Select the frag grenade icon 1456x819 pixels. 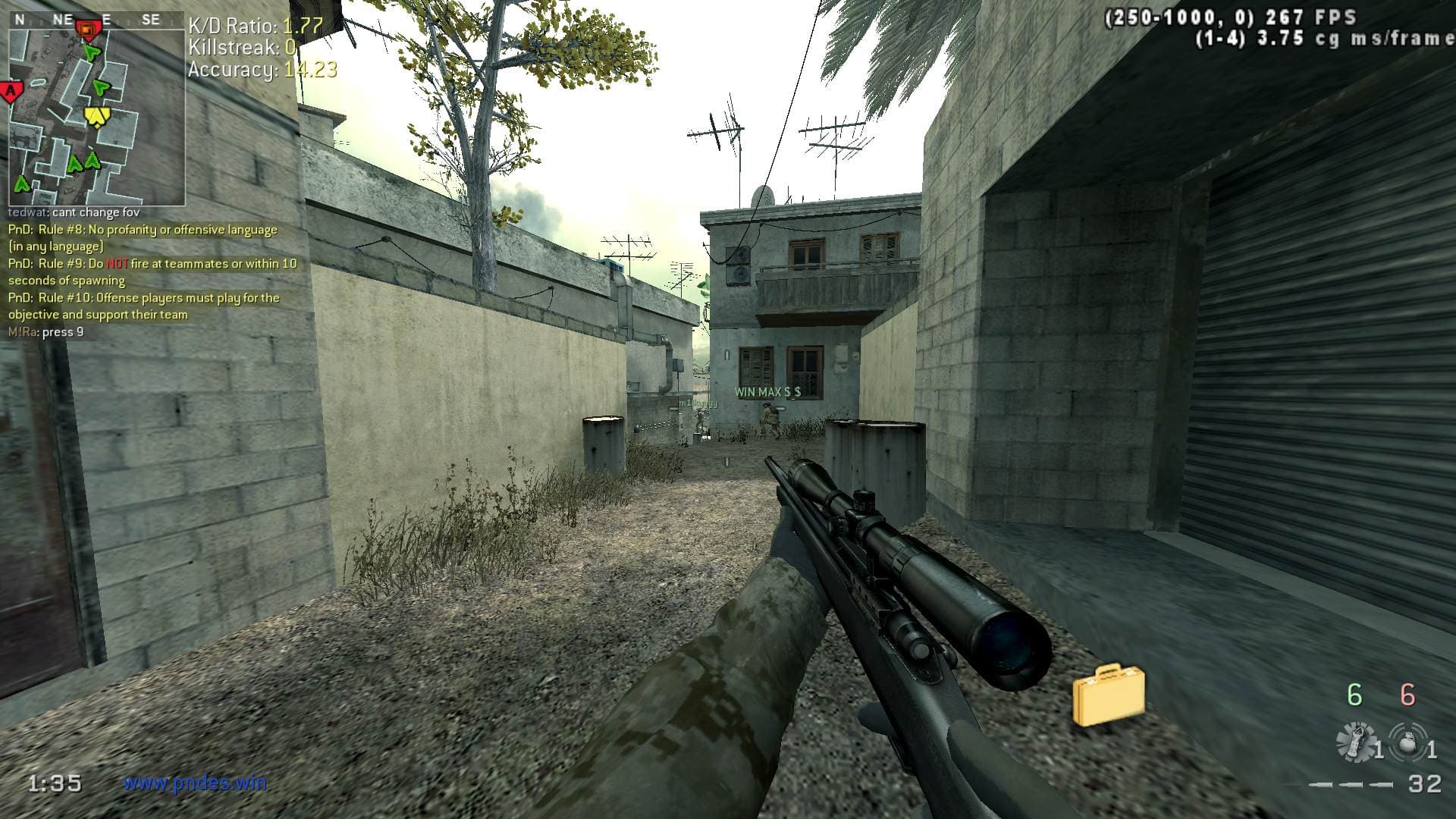(1407, 741)
